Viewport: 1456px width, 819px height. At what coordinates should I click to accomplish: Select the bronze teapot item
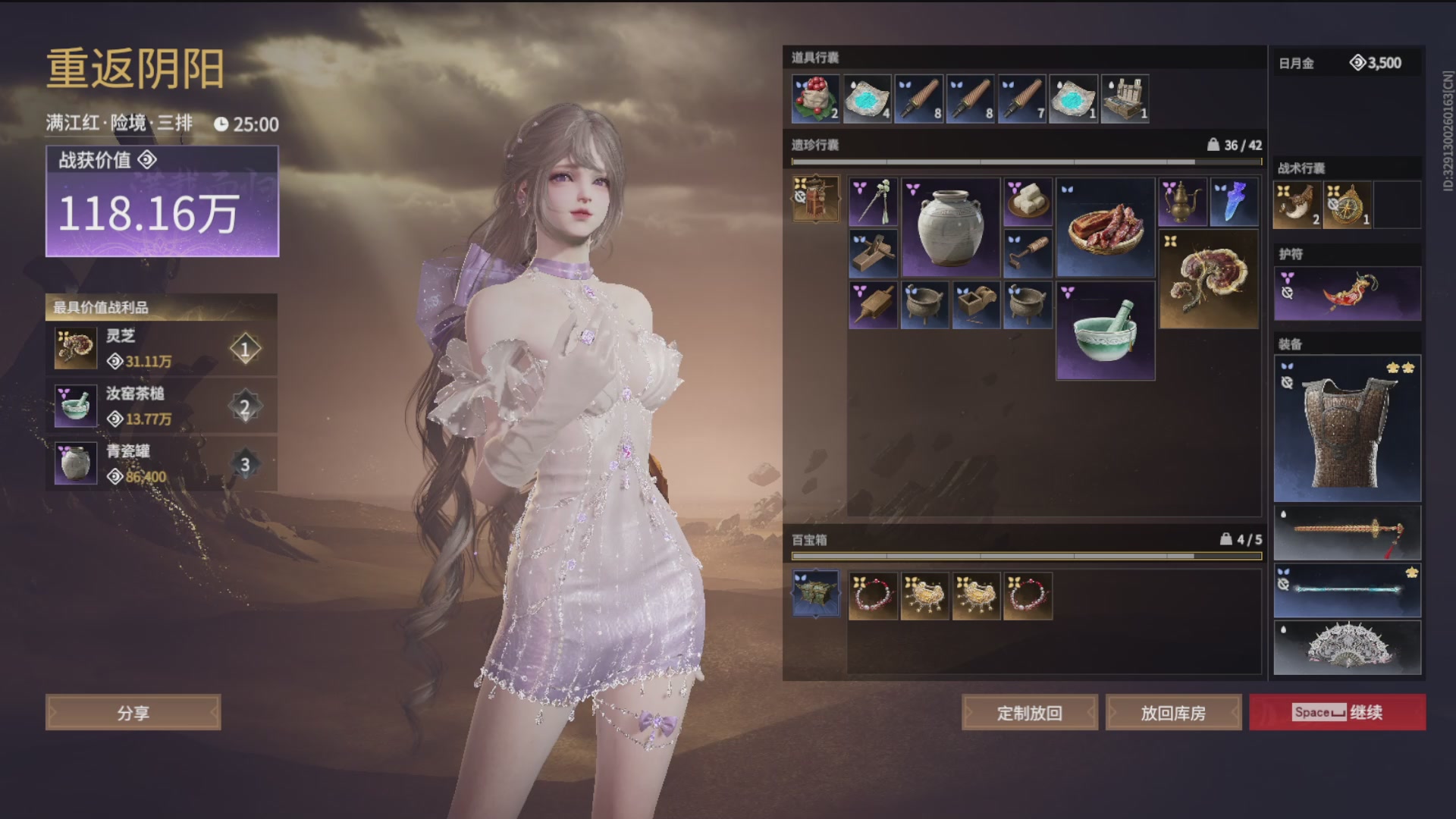tap(1182, 202)
